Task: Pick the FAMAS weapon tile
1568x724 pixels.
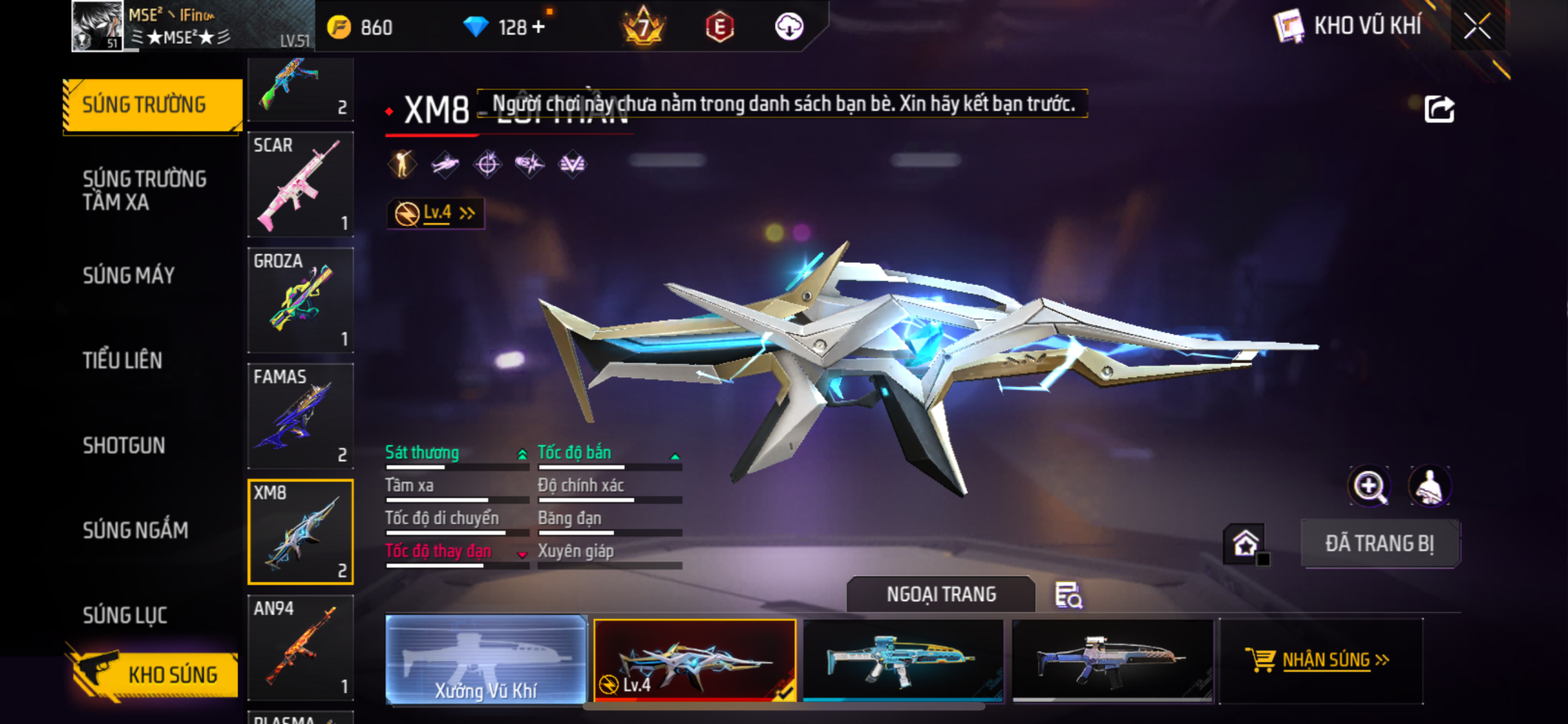Action: pos(301,416)
